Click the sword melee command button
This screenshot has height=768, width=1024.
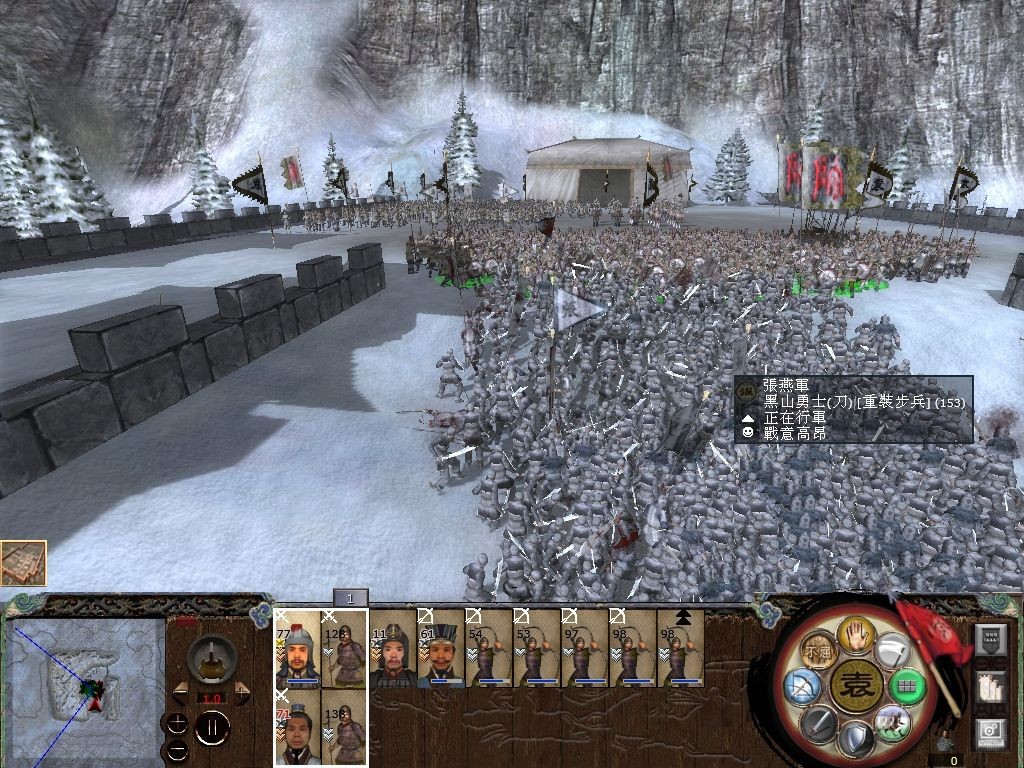pyautogui.click(x=819, y=723)
